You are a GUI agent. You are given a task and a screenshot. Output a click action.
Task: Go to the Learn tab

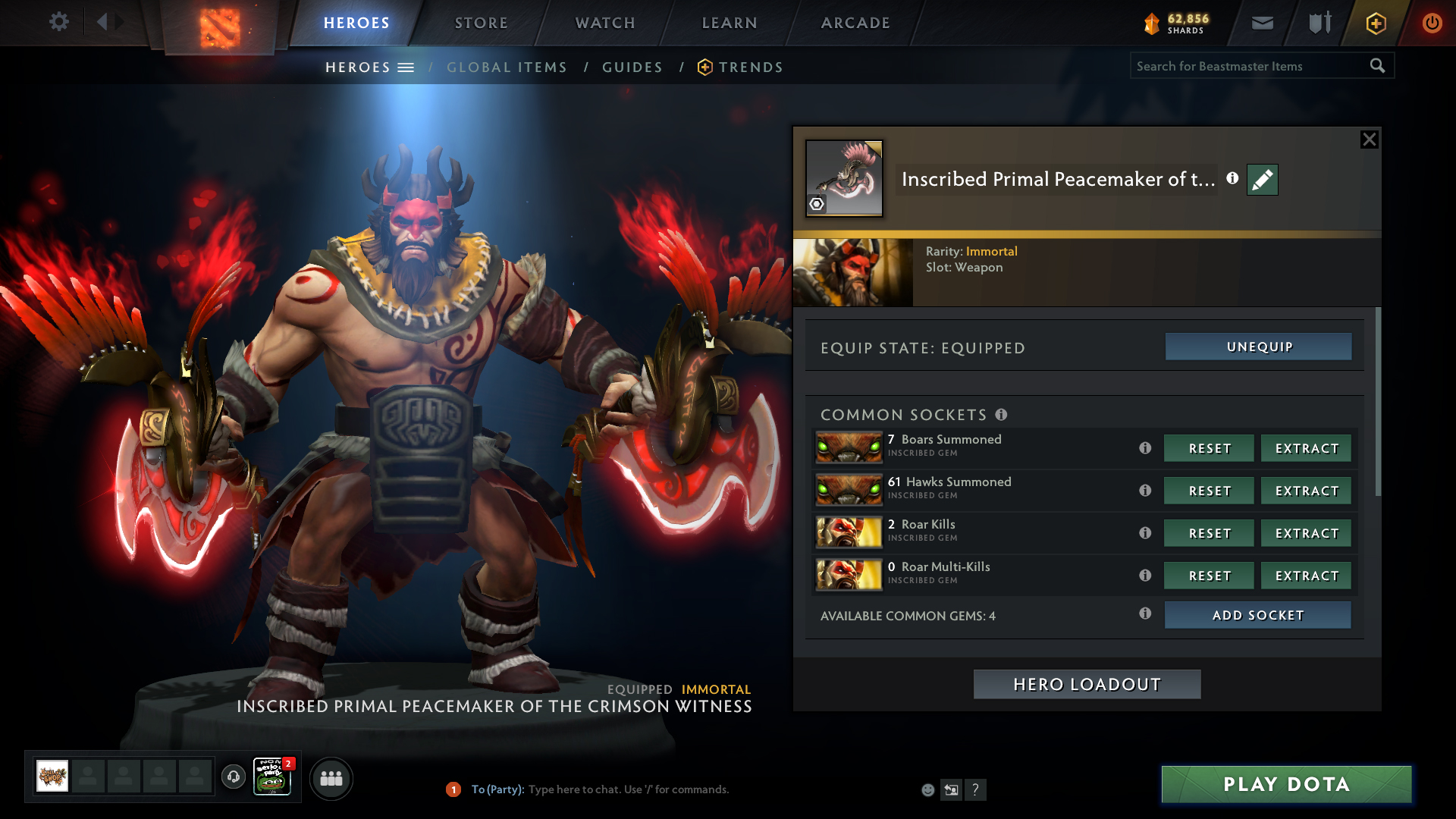[730, 23]
